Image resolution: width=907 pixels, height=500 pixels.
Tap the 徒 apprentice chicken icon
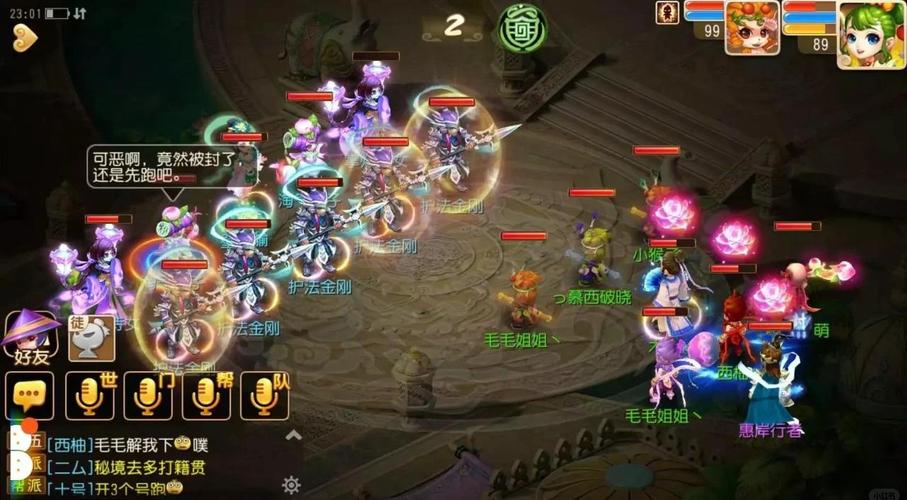[91, 337]
